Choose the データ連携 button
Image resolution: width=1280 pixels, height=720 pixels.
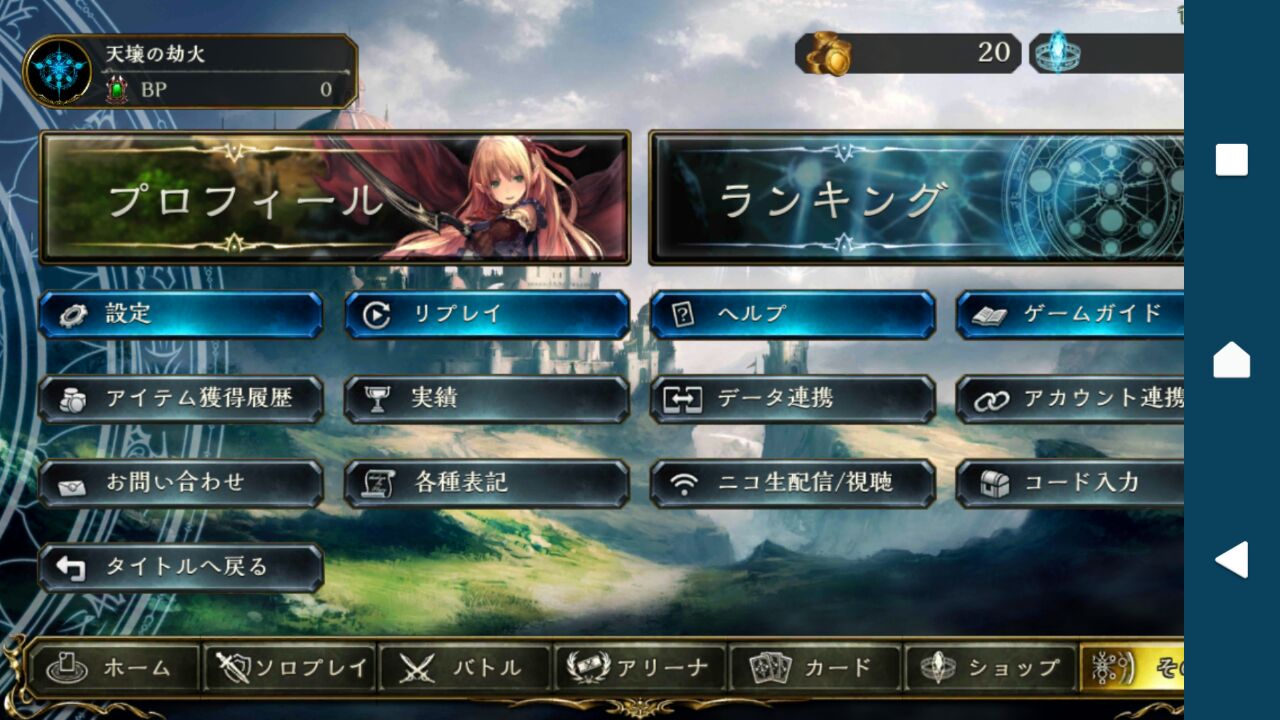[x=793, y=399]
